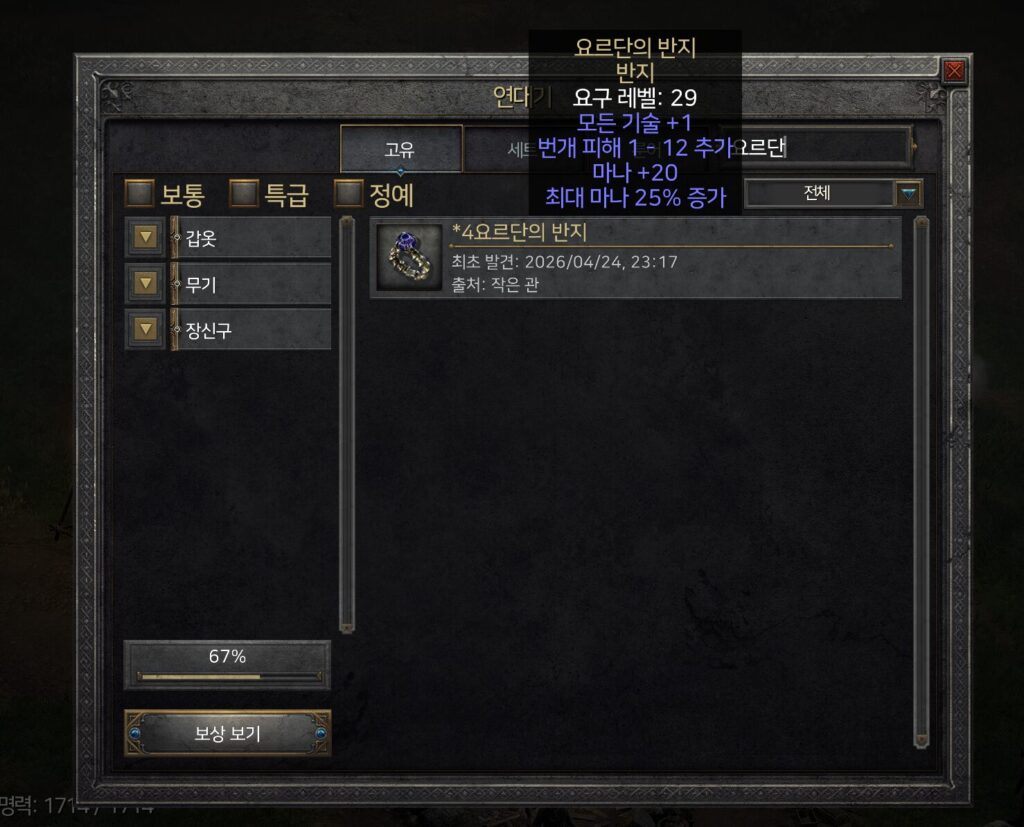Focus the search field containing 요르단

click(x=820, y=149)
